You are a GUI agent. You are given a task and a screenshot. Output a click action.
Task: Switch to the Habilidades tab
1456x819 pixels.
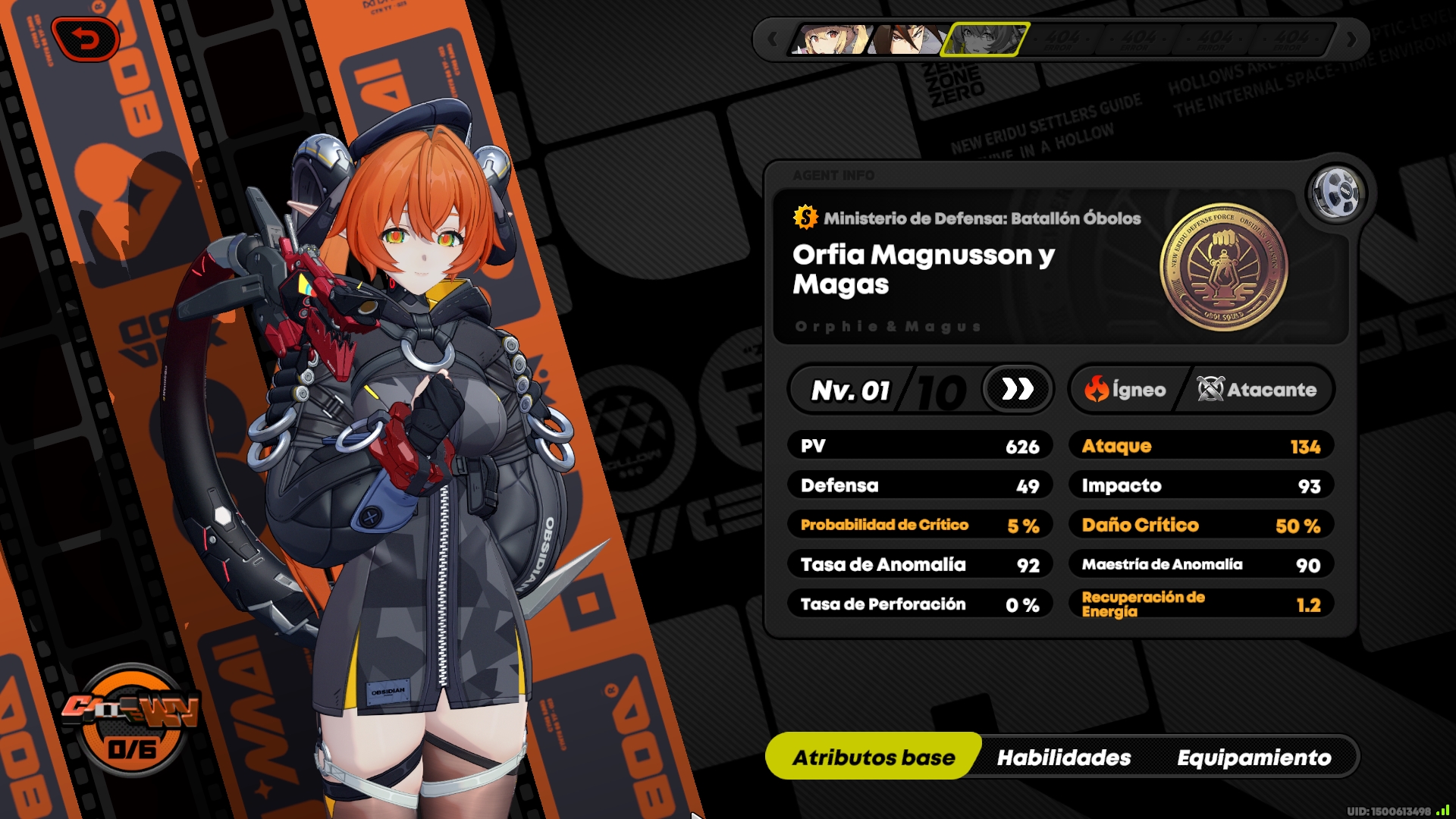pos(1063,757)
